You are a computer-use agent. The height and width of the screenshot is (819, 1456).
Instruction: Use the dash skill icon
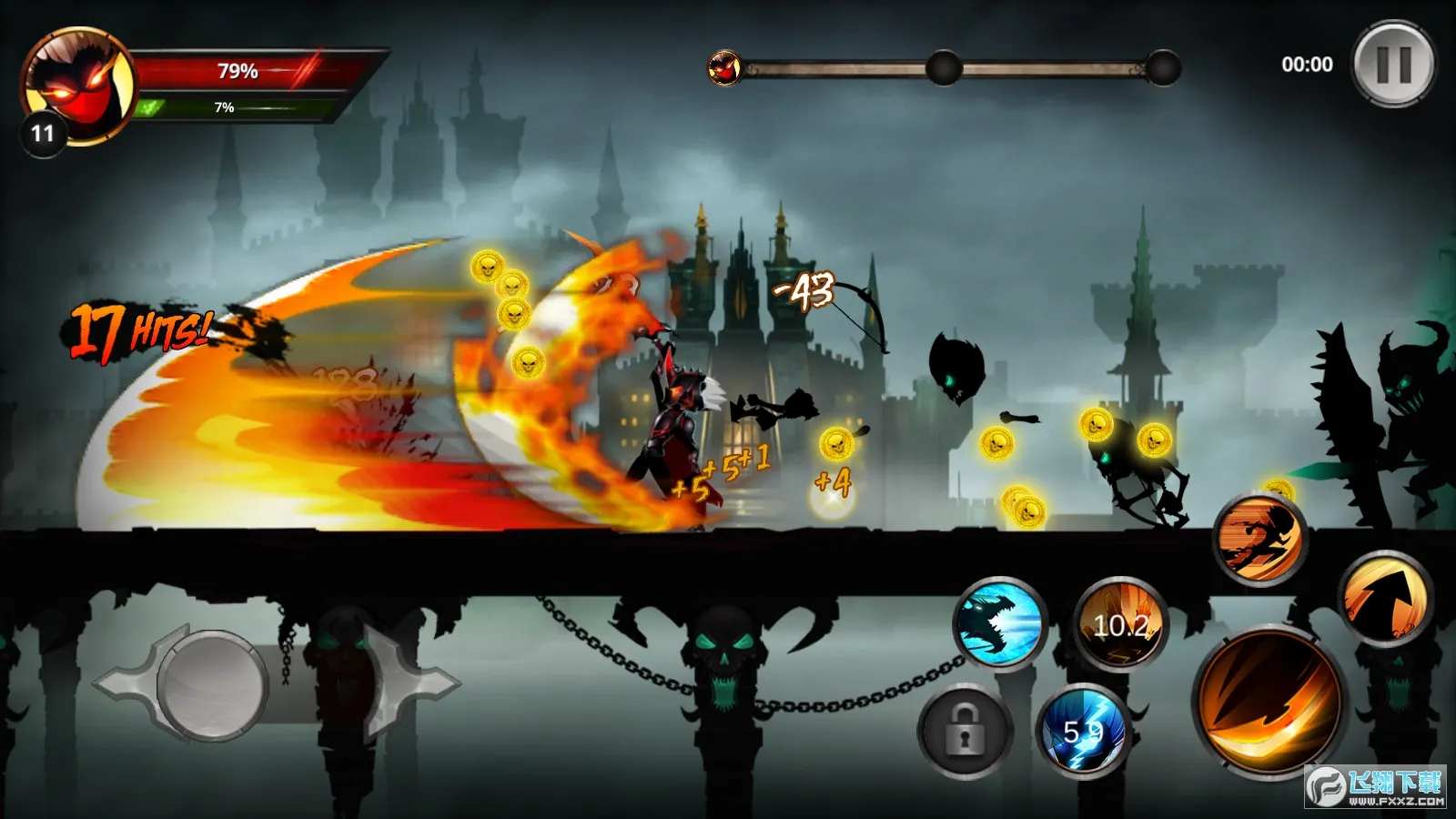click(x=1260, y=537)
